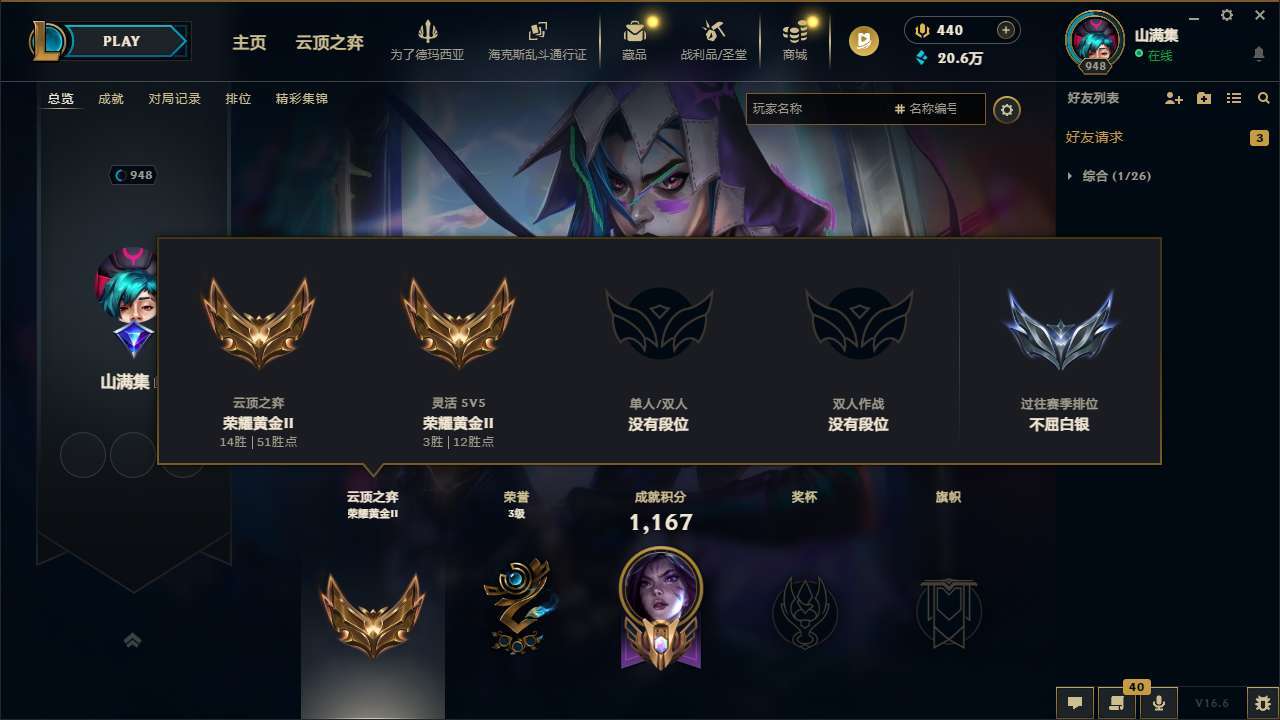Switch the friends list view mode
Image resolution: width=1280 pixels, height=720 pixels.
coord(1235,98)
